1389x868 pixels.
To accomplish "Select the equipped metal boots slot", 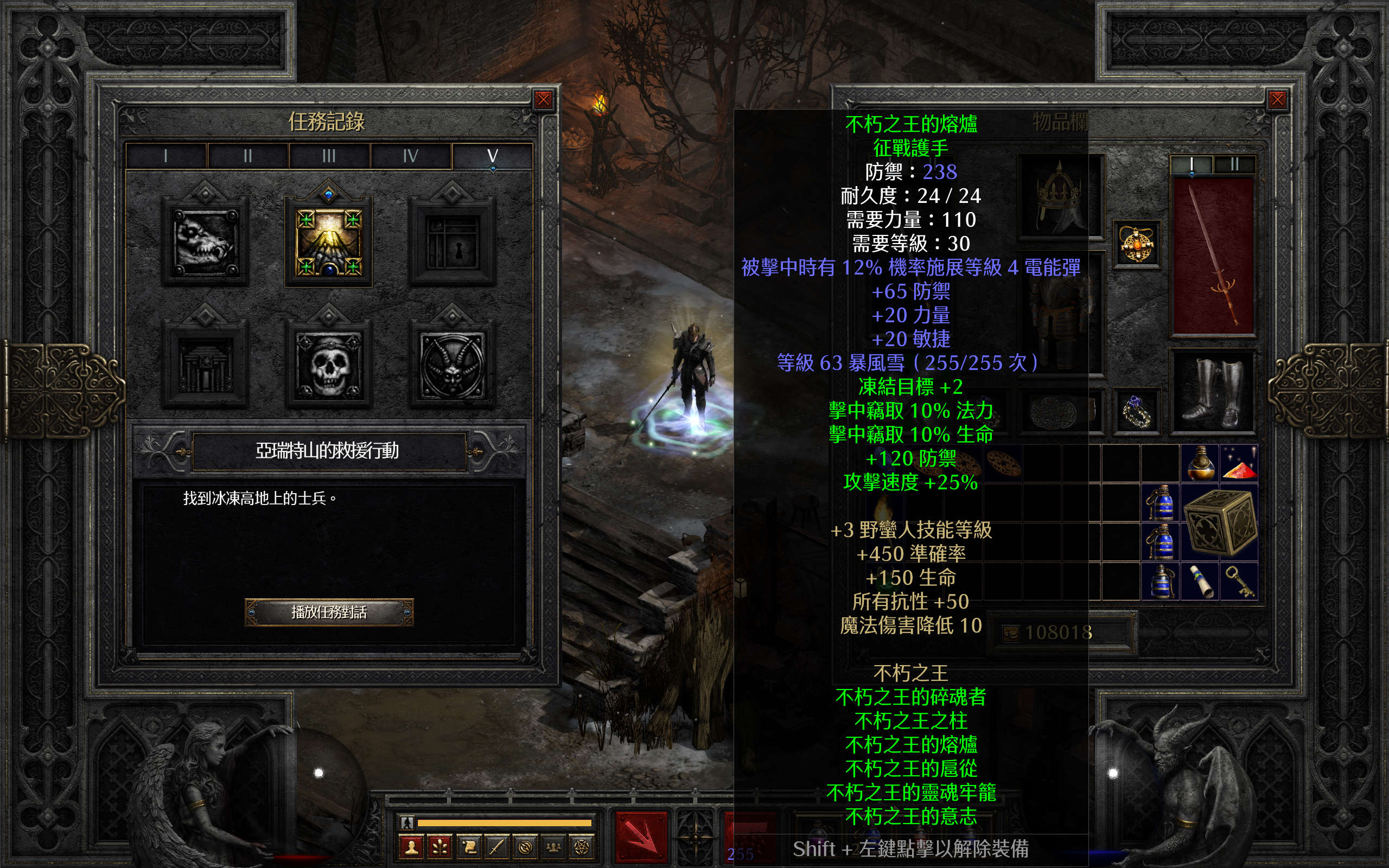I will (x=1213, y=392).
